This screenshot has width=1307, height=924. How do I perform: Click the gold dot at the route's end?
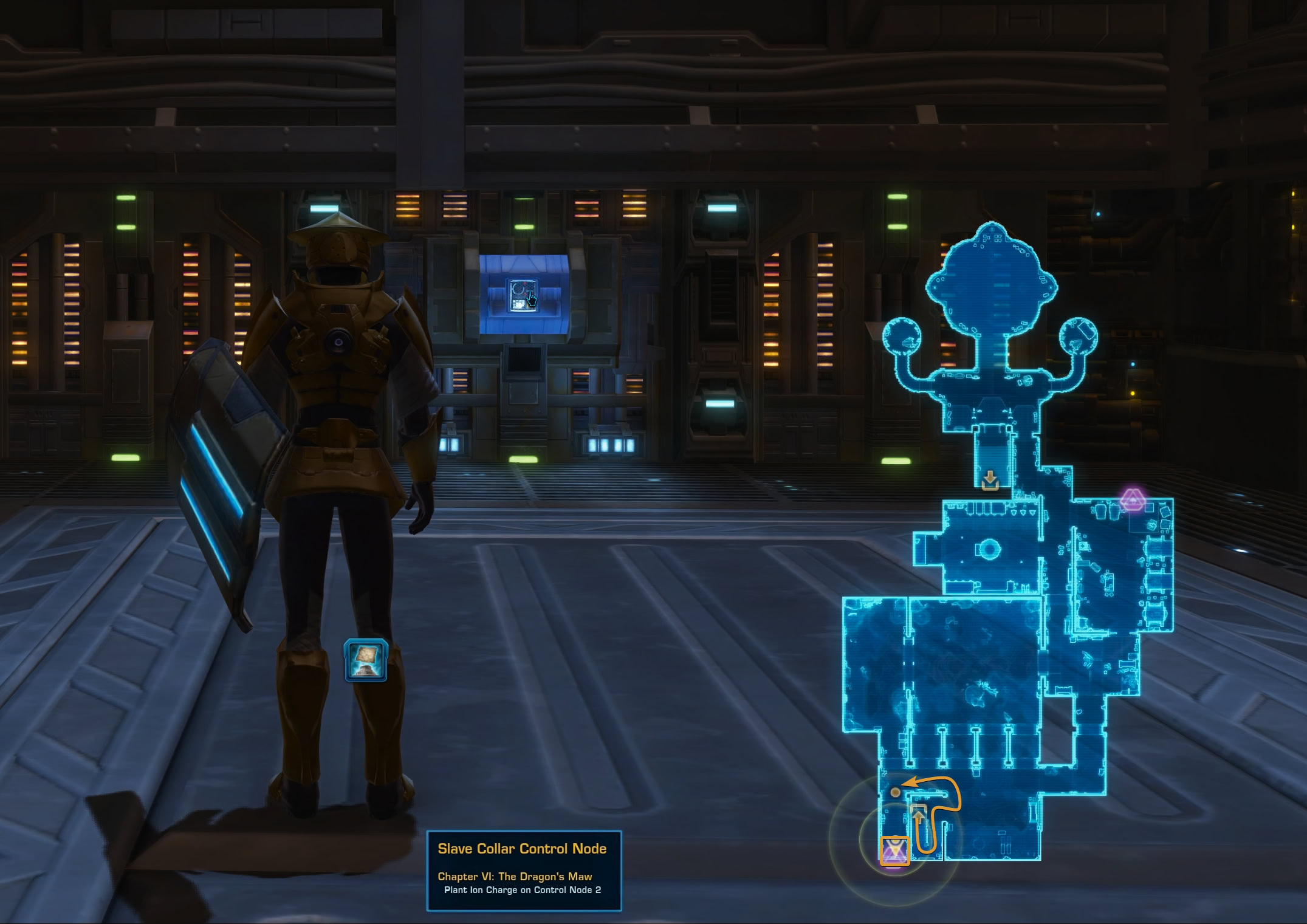[895, 792]
